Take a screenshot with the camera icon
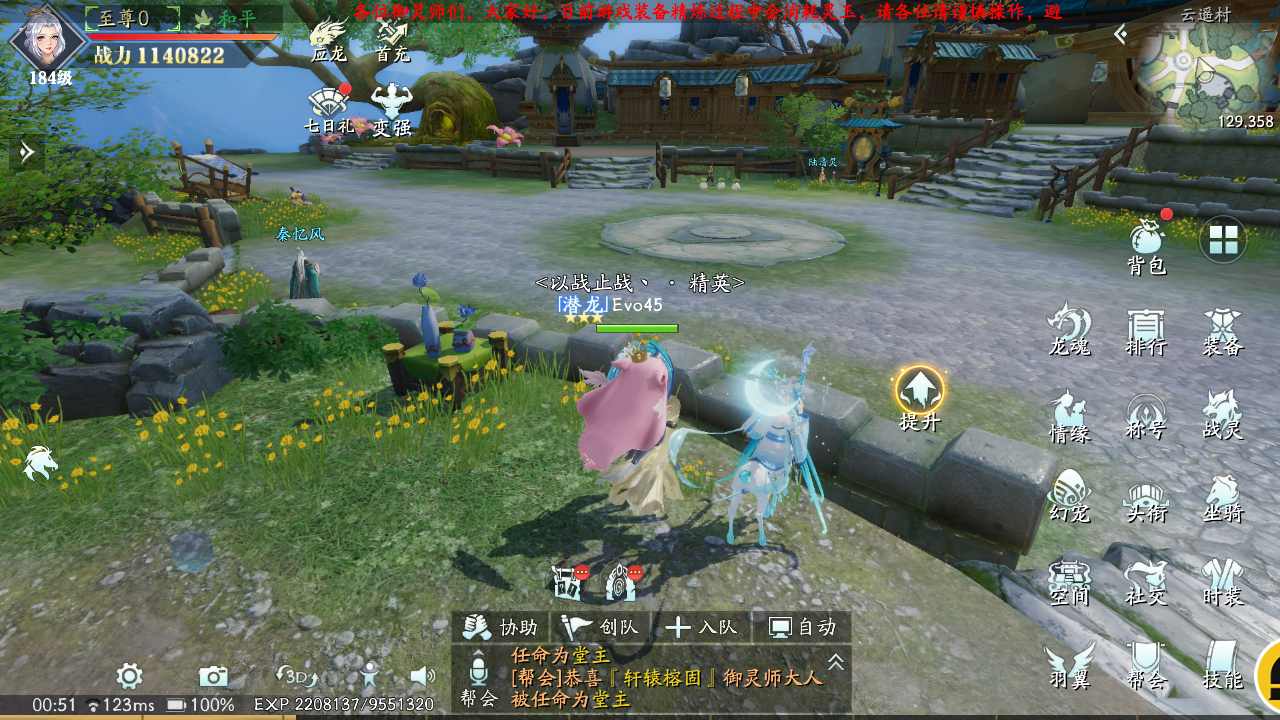 pyautogui.click(x=213, y=676)
